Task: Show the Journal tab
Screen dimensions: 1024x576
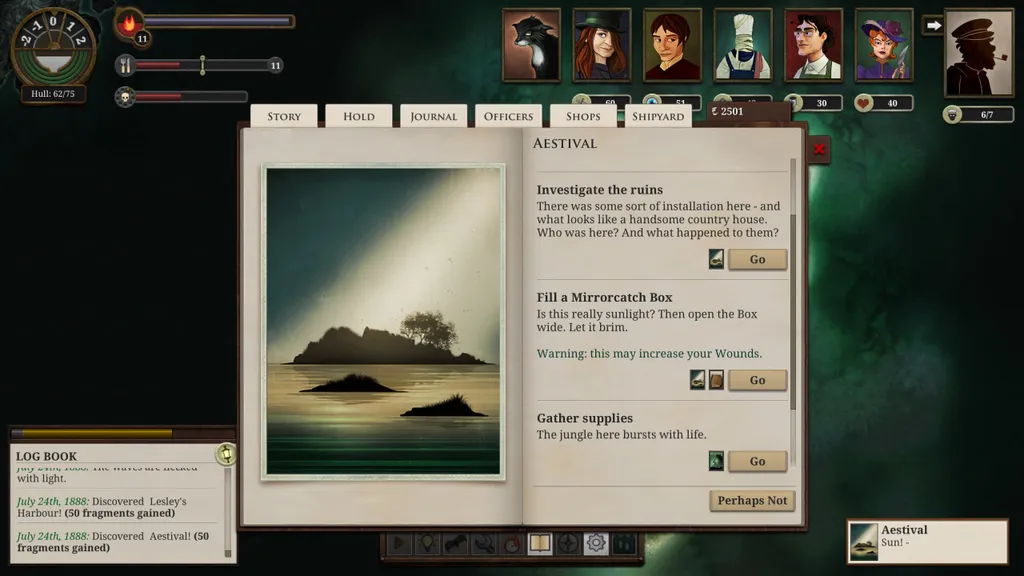Action: point(434,116)
